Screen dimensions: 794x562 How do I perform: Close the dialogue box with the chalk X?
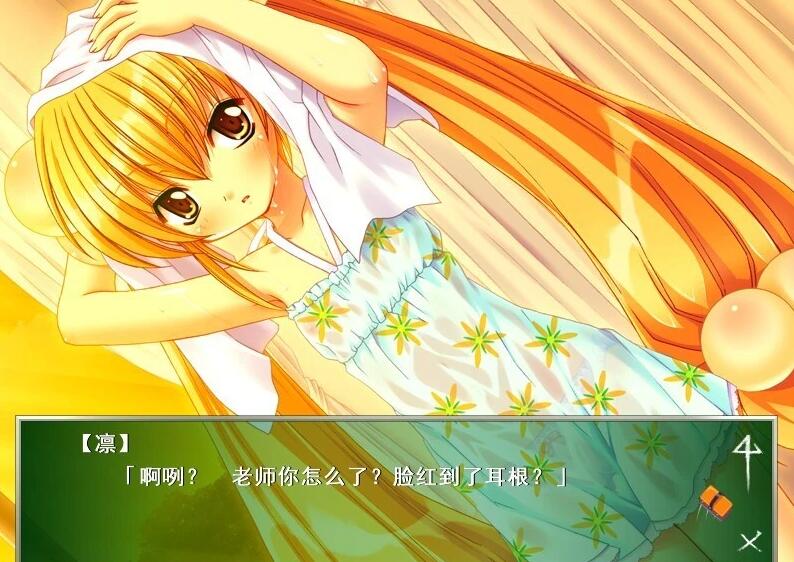click(x=749, y=542)
